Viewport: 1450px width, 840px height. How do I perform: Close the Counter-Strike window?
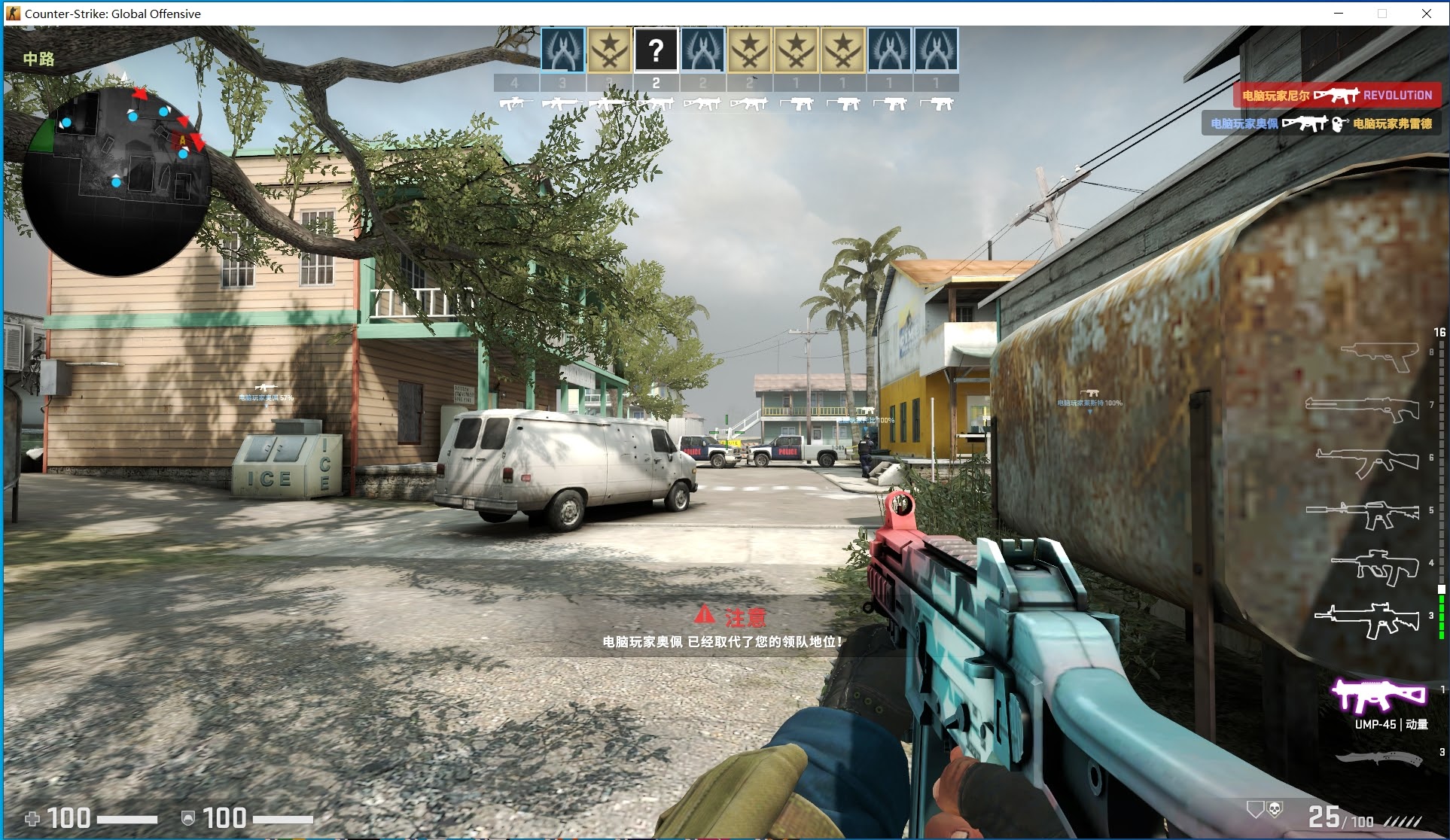1426,14
